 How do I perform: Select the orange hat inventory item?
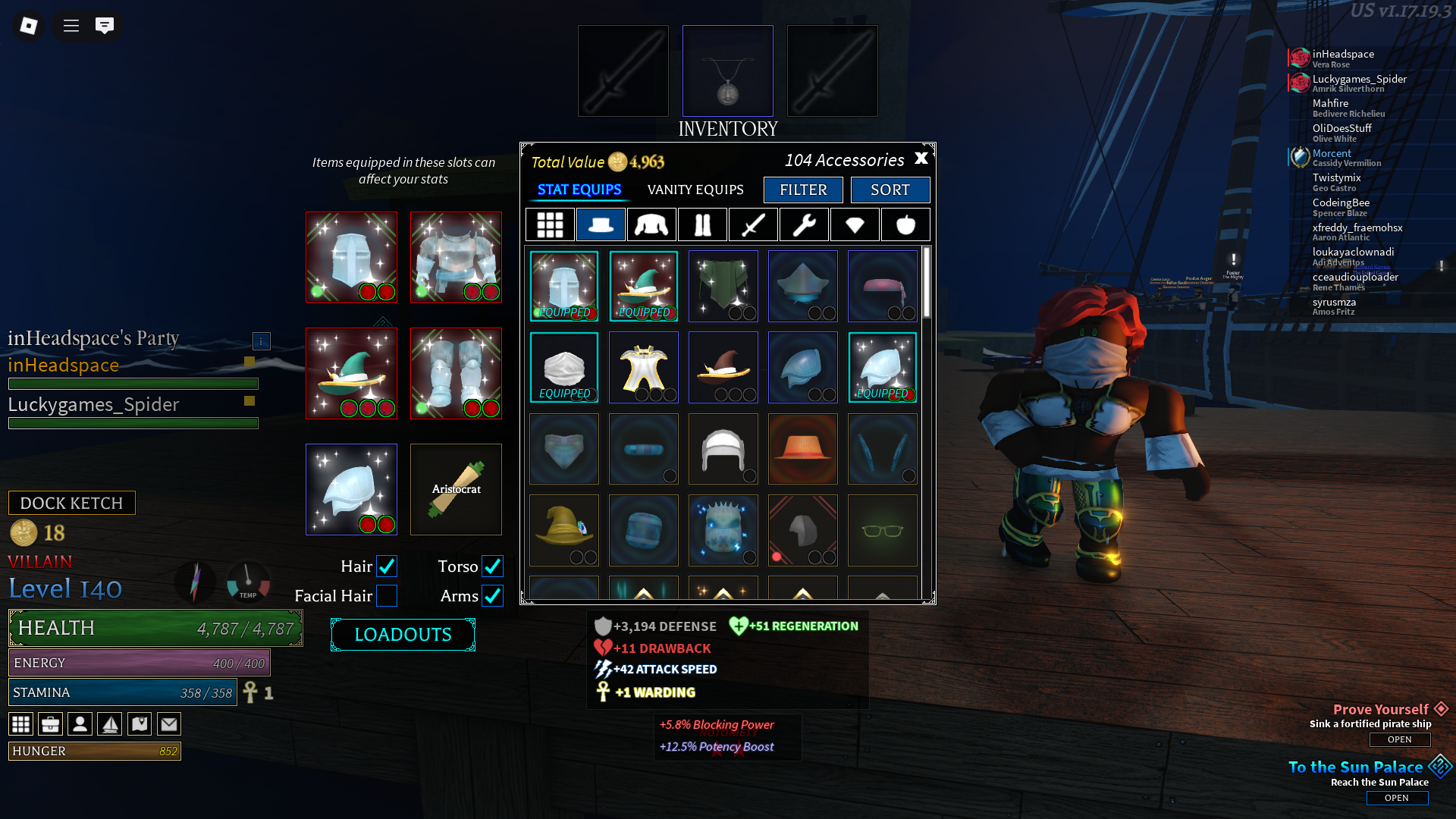[x=802, y=449]
